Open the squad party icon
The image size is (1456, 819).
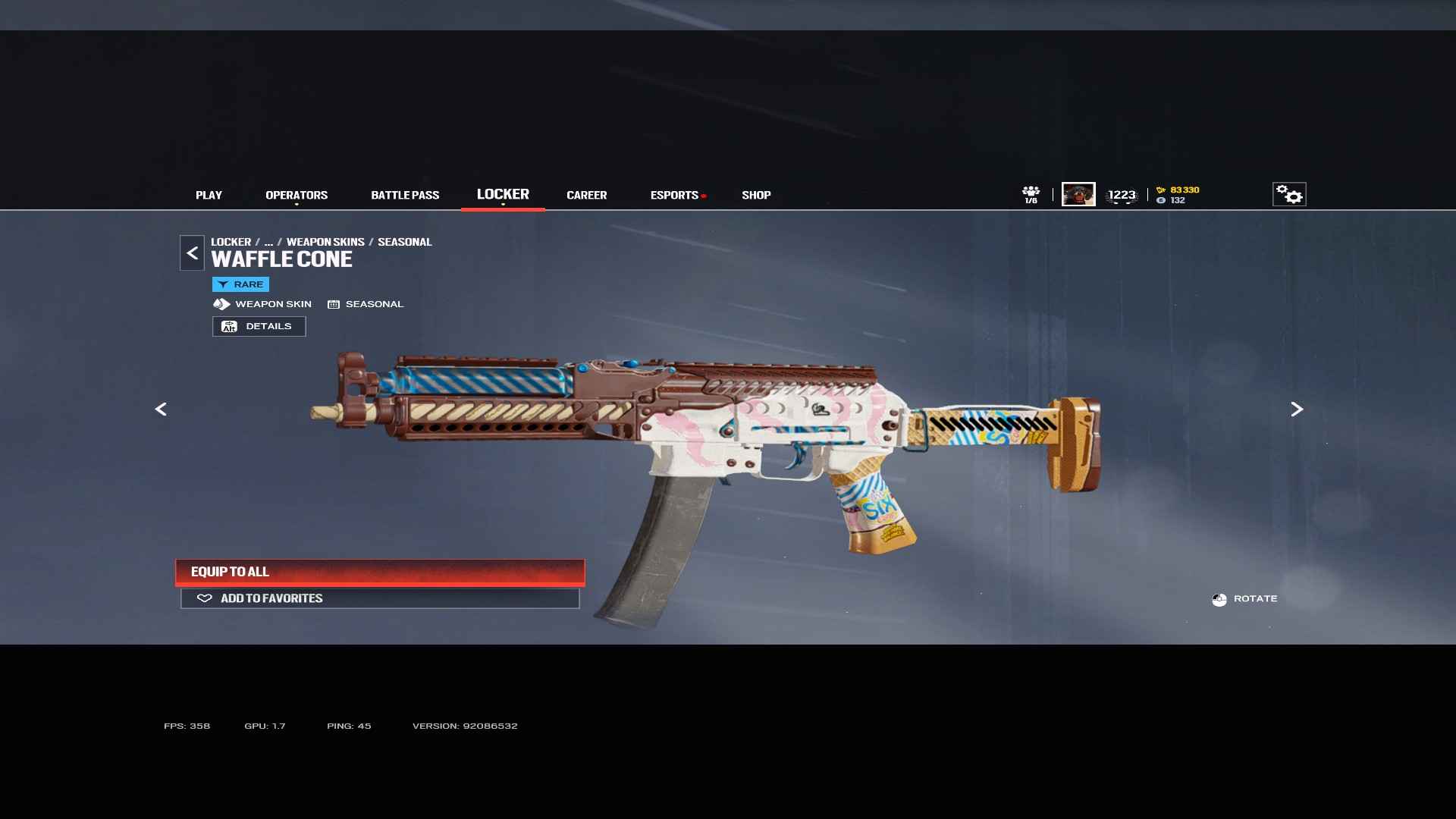tap(1031, 194)
